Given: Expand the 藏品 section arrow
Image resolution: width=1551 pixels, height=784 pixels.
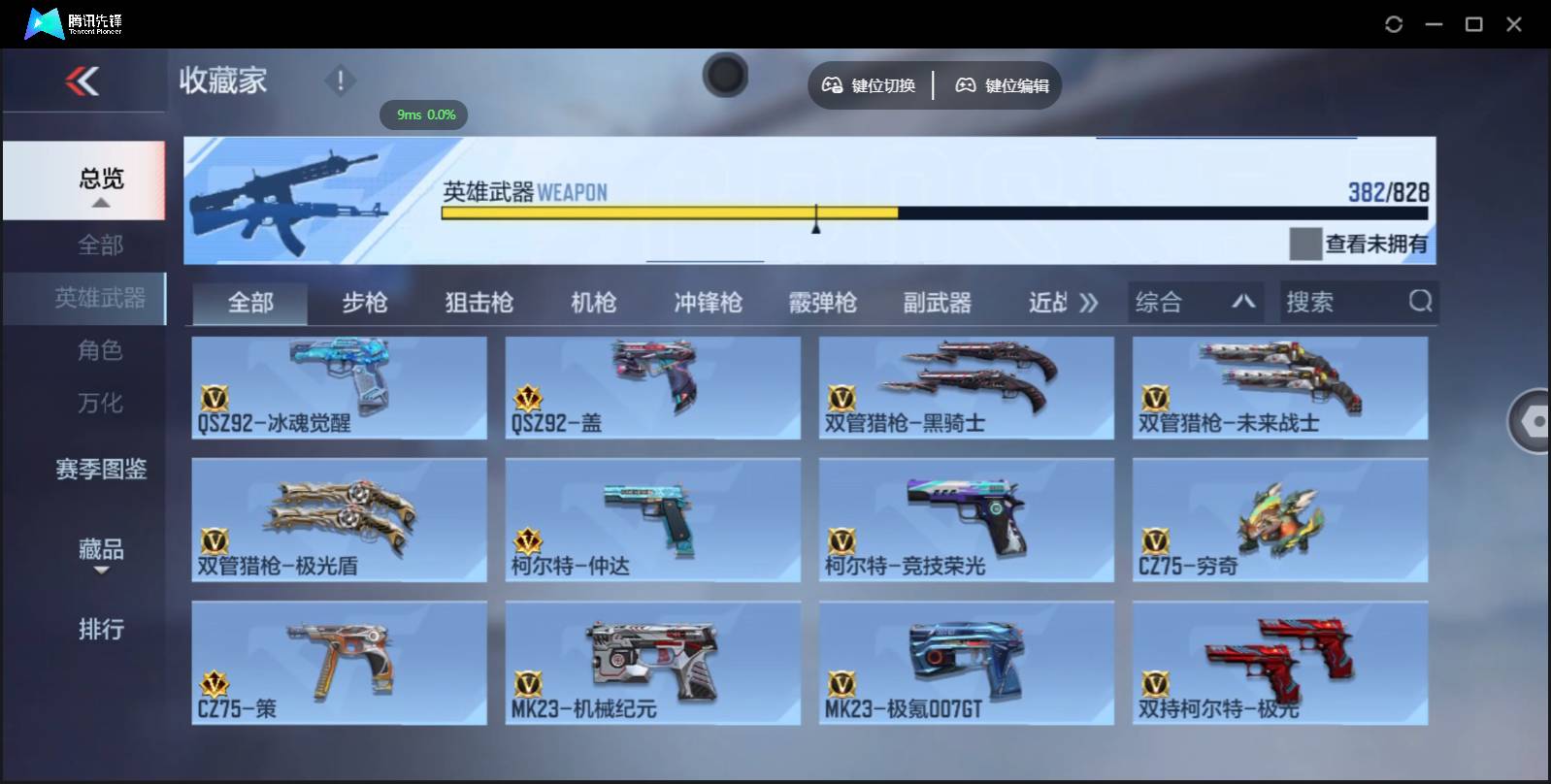Looking at the screenshot, I should pos(100,571).
